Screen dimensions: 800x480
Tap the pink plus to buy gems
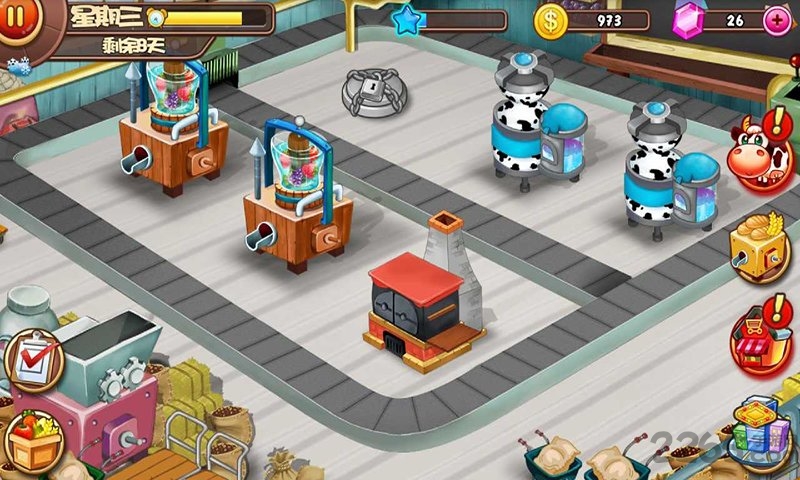[777, 20]
